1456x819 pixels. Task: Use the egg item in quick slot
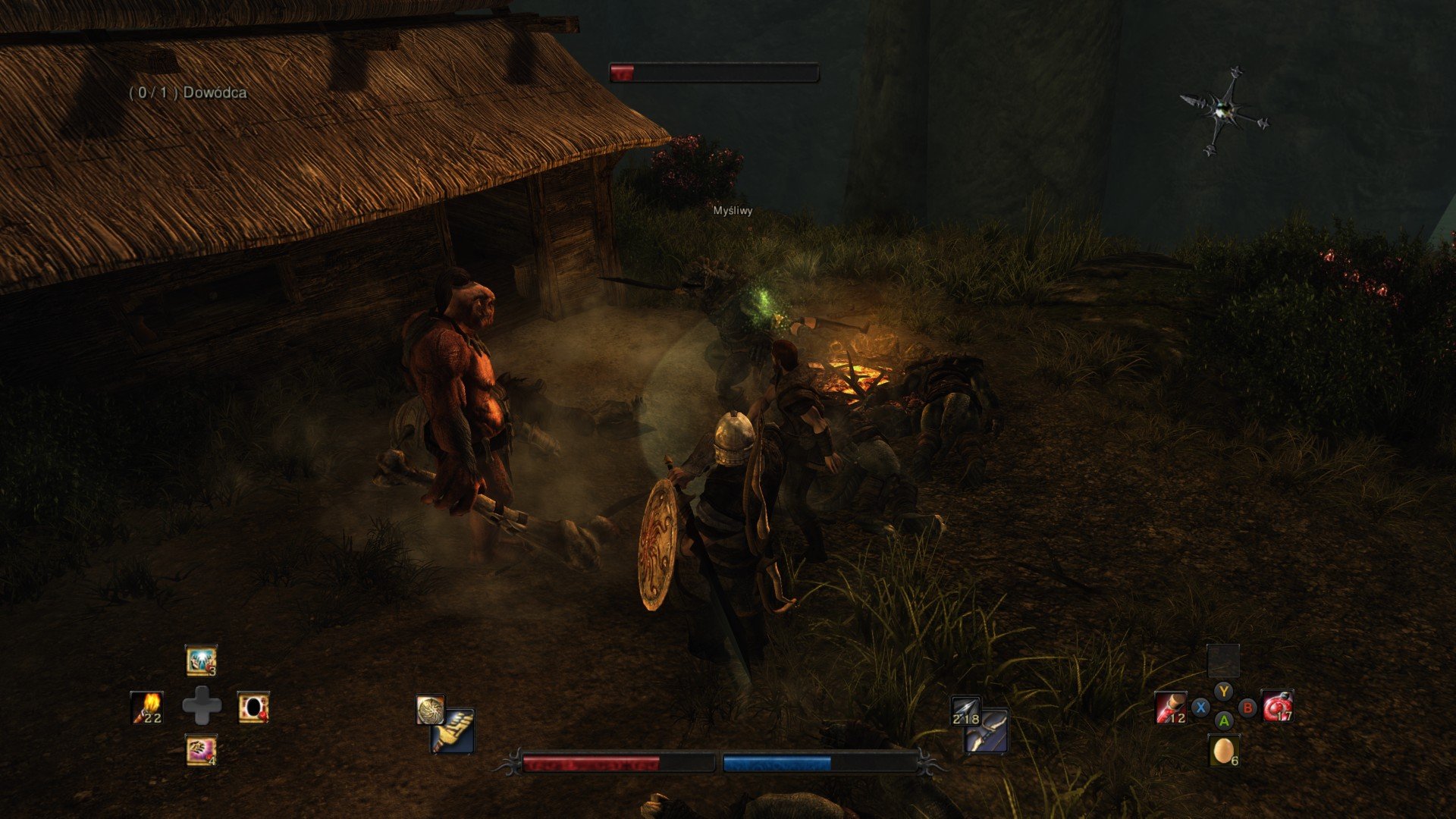point(1223,751)
